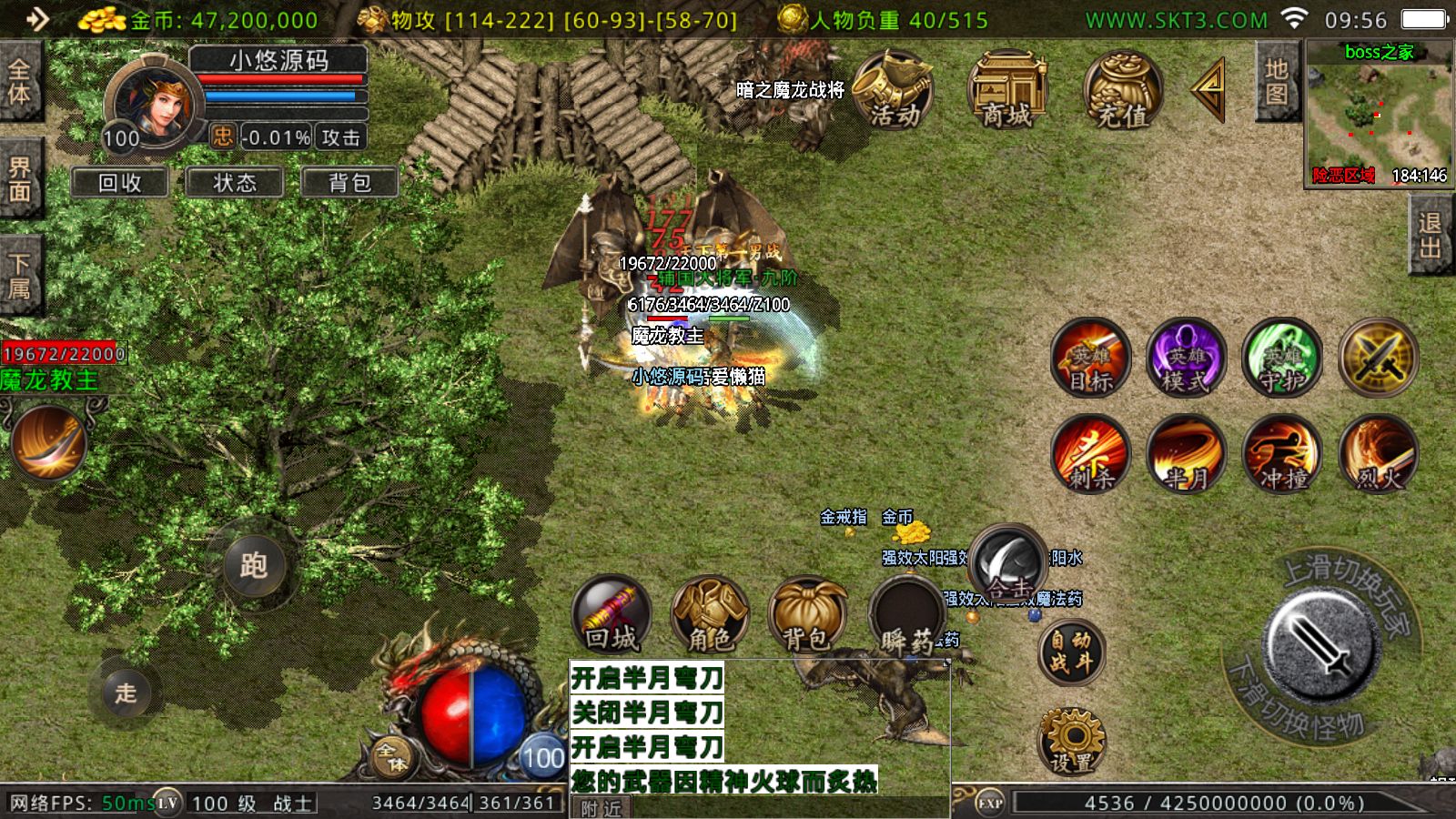Image resolution: width=1456 pixels, height=819 pixels.
Task: Select the 英雄目标 hero target icon
Action: point(1090,358)
